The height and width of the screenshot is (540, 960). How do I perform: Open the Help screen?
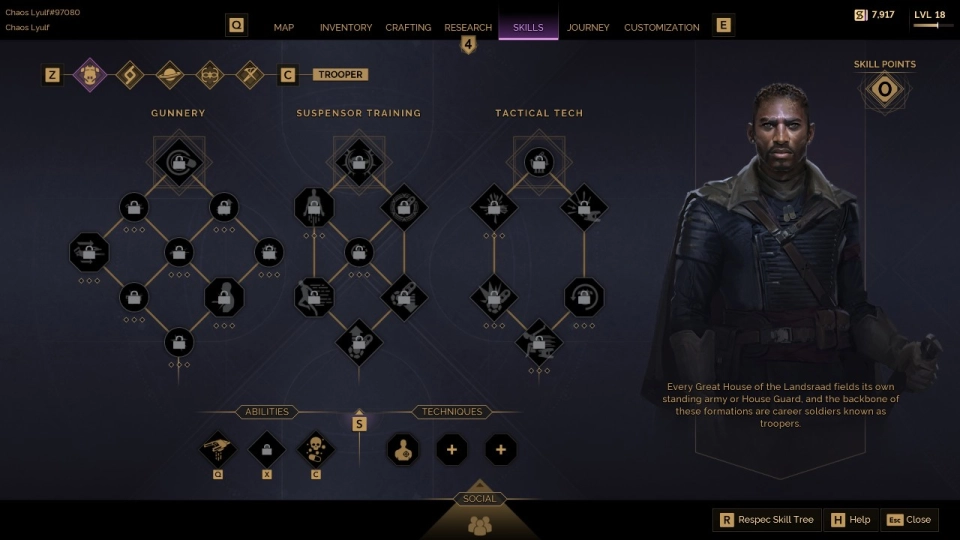click(850, 520)
